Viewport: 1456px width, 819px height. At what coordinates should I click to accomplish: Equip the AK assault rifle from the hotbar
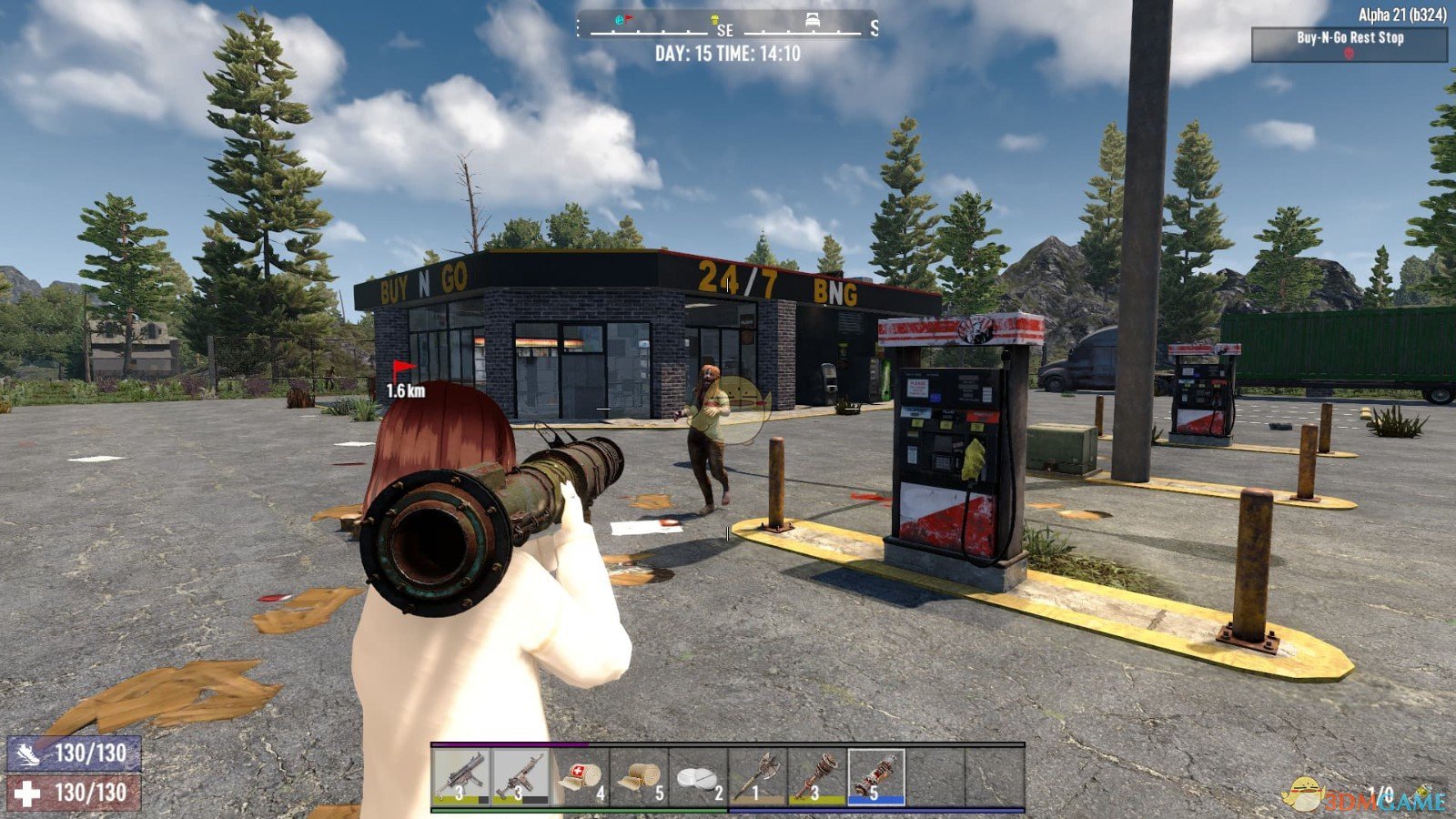click(x=521, y=776)
